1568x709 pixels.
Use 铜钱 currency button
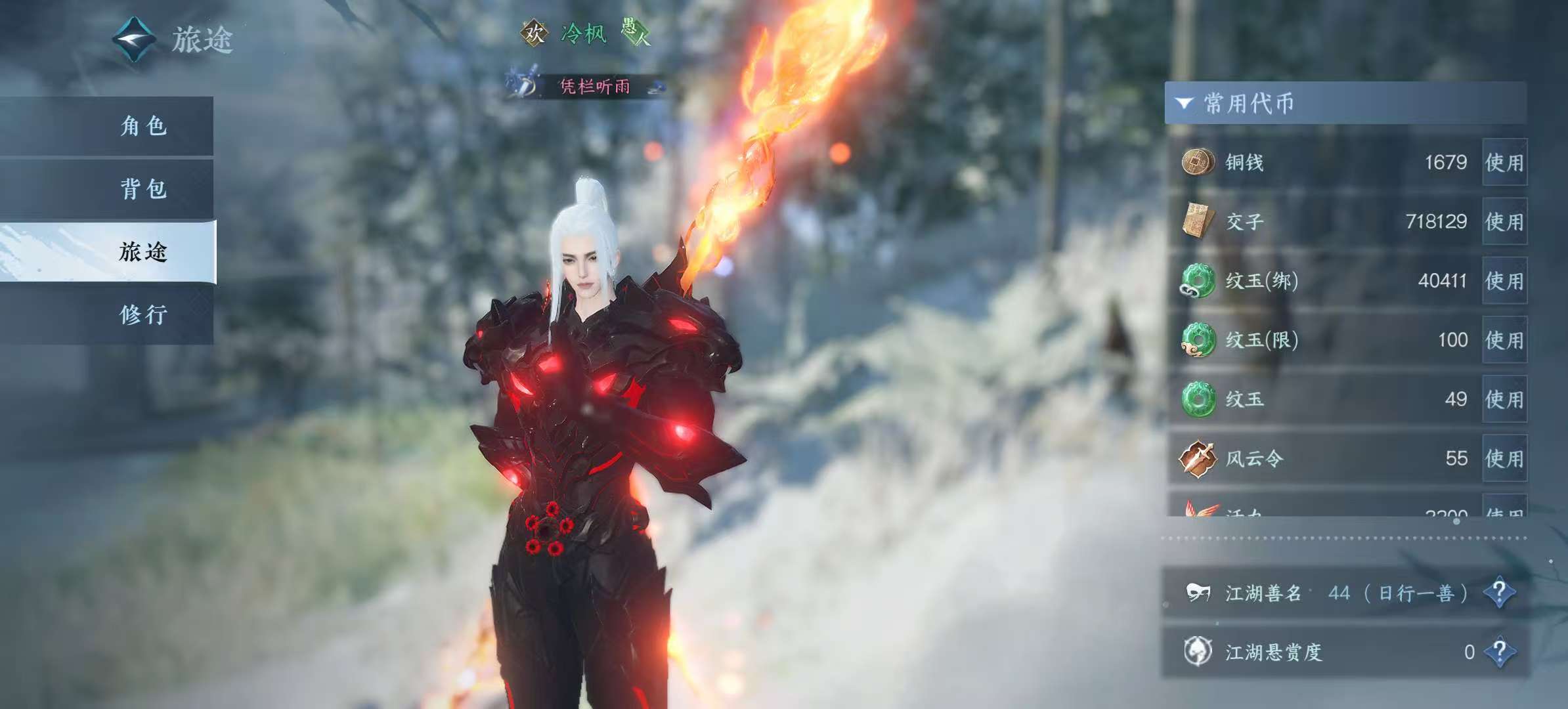click(1504, 162)
